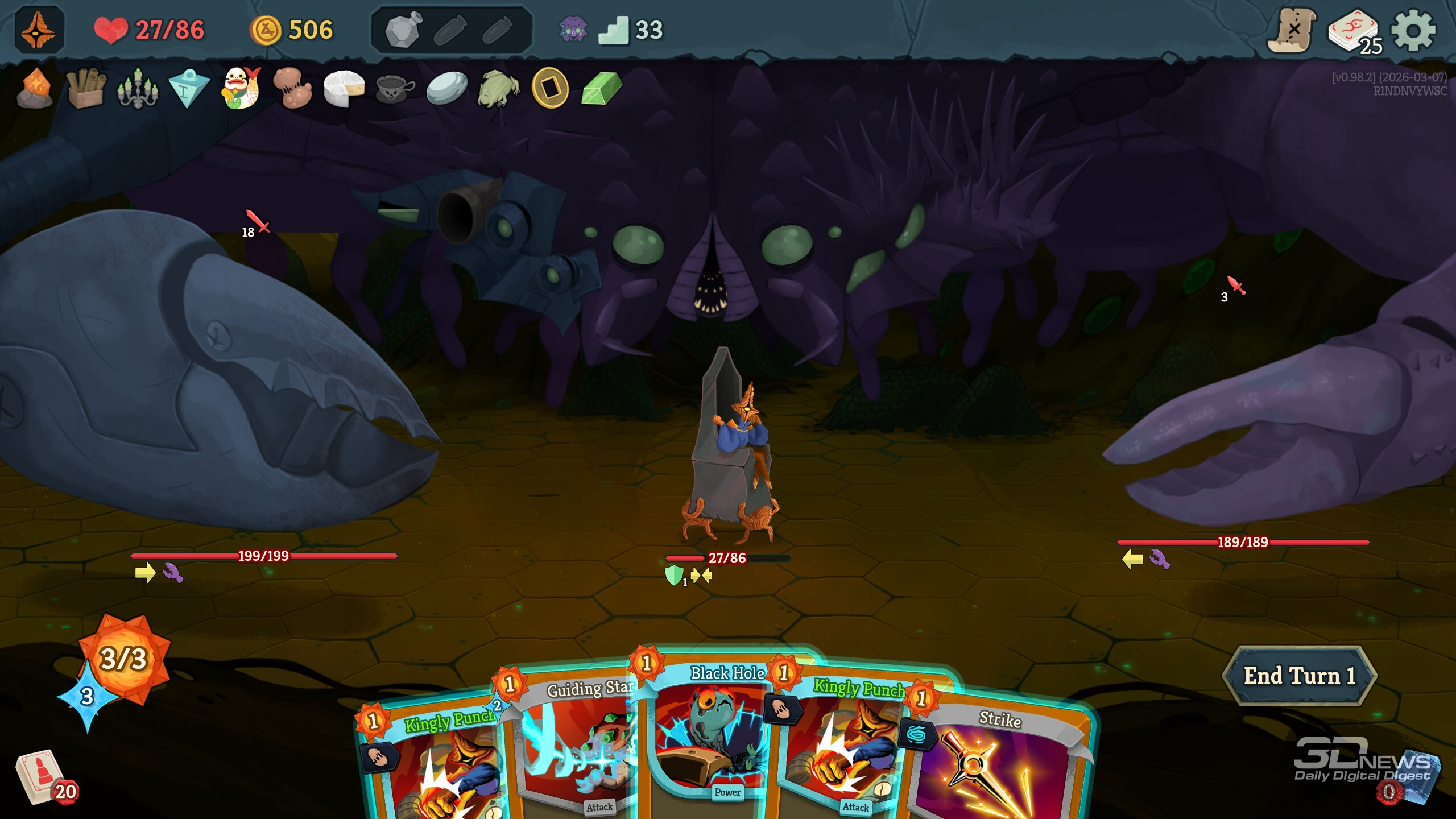Open the settings gear menu
This screenshot has height=819, width=1456.
tap(1413, 31)
